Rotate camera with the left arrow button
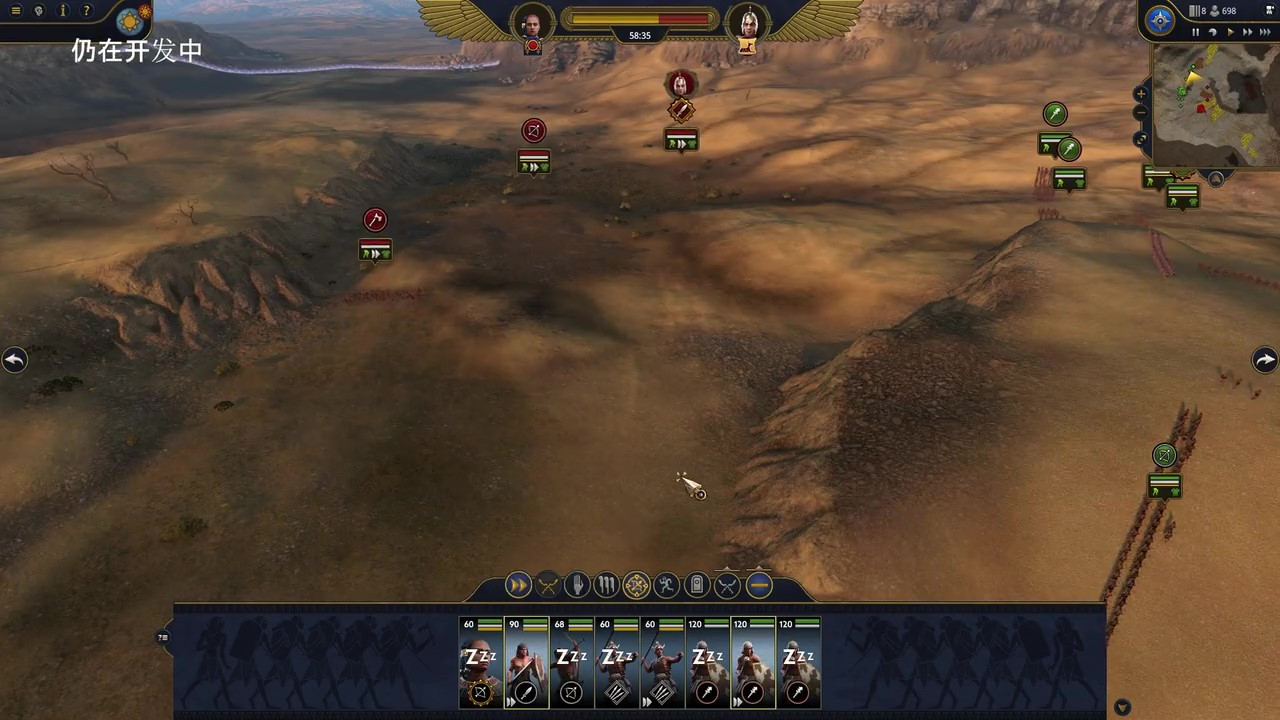Image resolution: width=1280 pixels, height=720 pixels. click(x=14, y=360)
